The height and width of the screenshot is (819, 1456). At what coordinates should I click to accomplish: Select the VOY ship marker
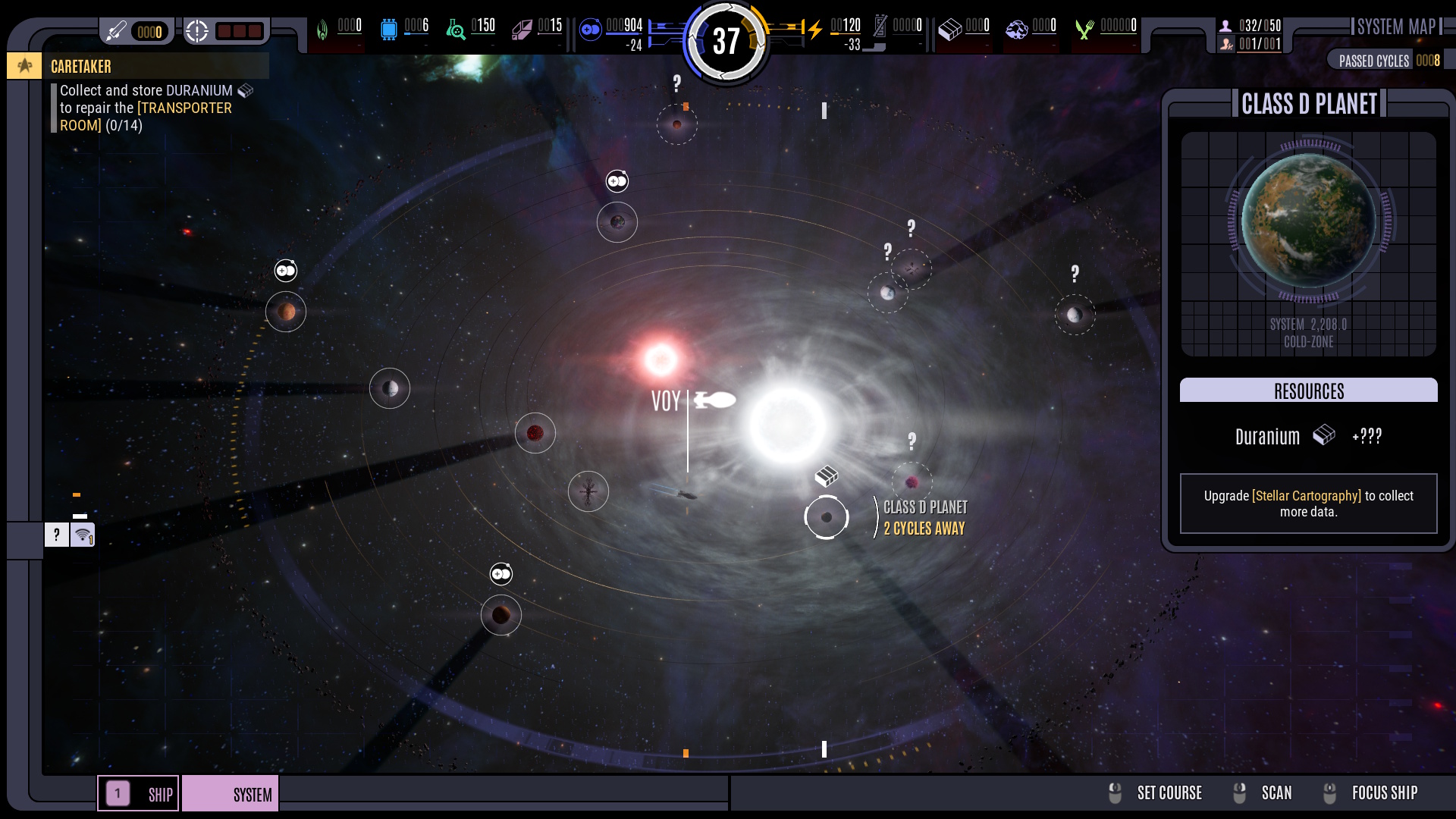point(714,400)
